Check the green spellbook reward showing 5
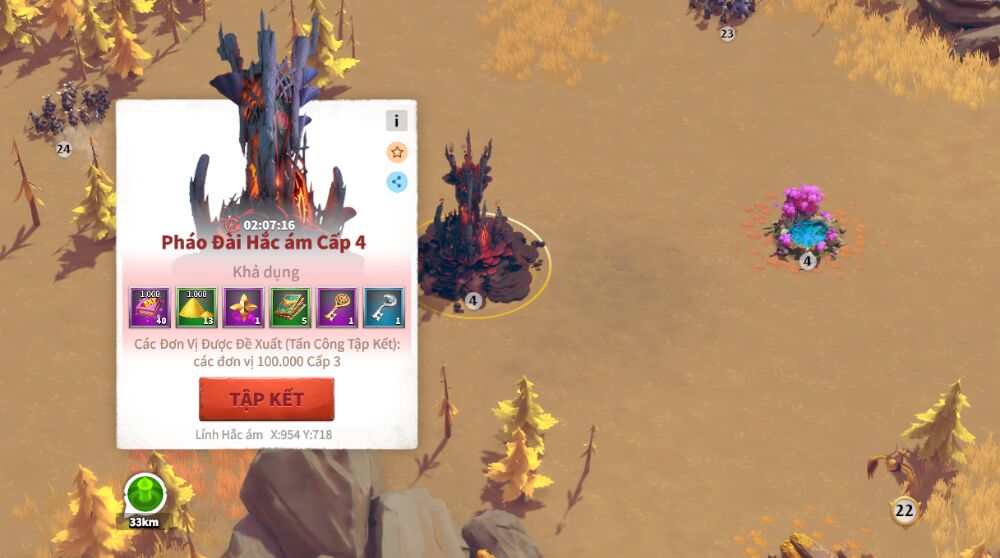This screenshot has width=1000, height=558. pos(290,307)
